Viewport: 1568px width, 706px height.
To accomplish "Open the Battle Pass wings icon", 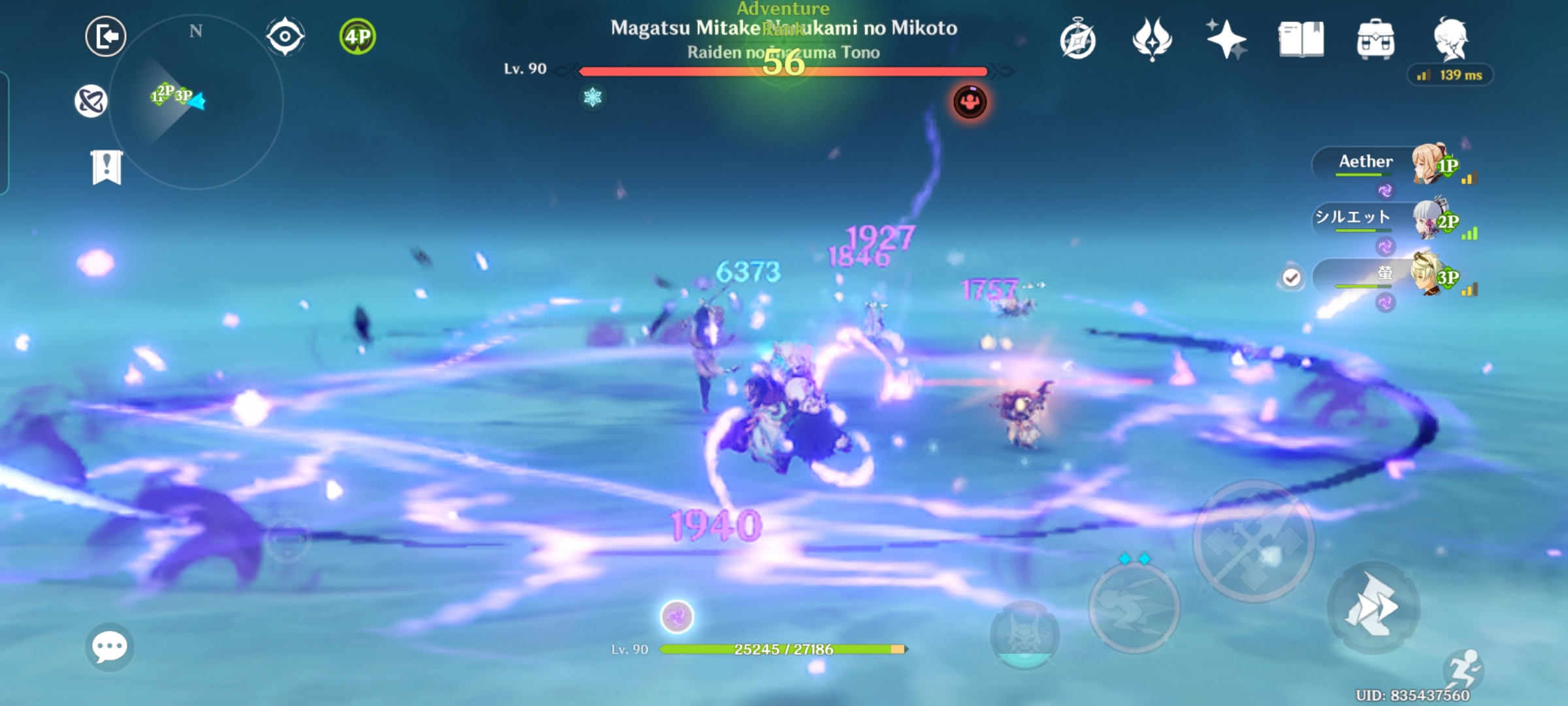I will [x=1153, y=39].
